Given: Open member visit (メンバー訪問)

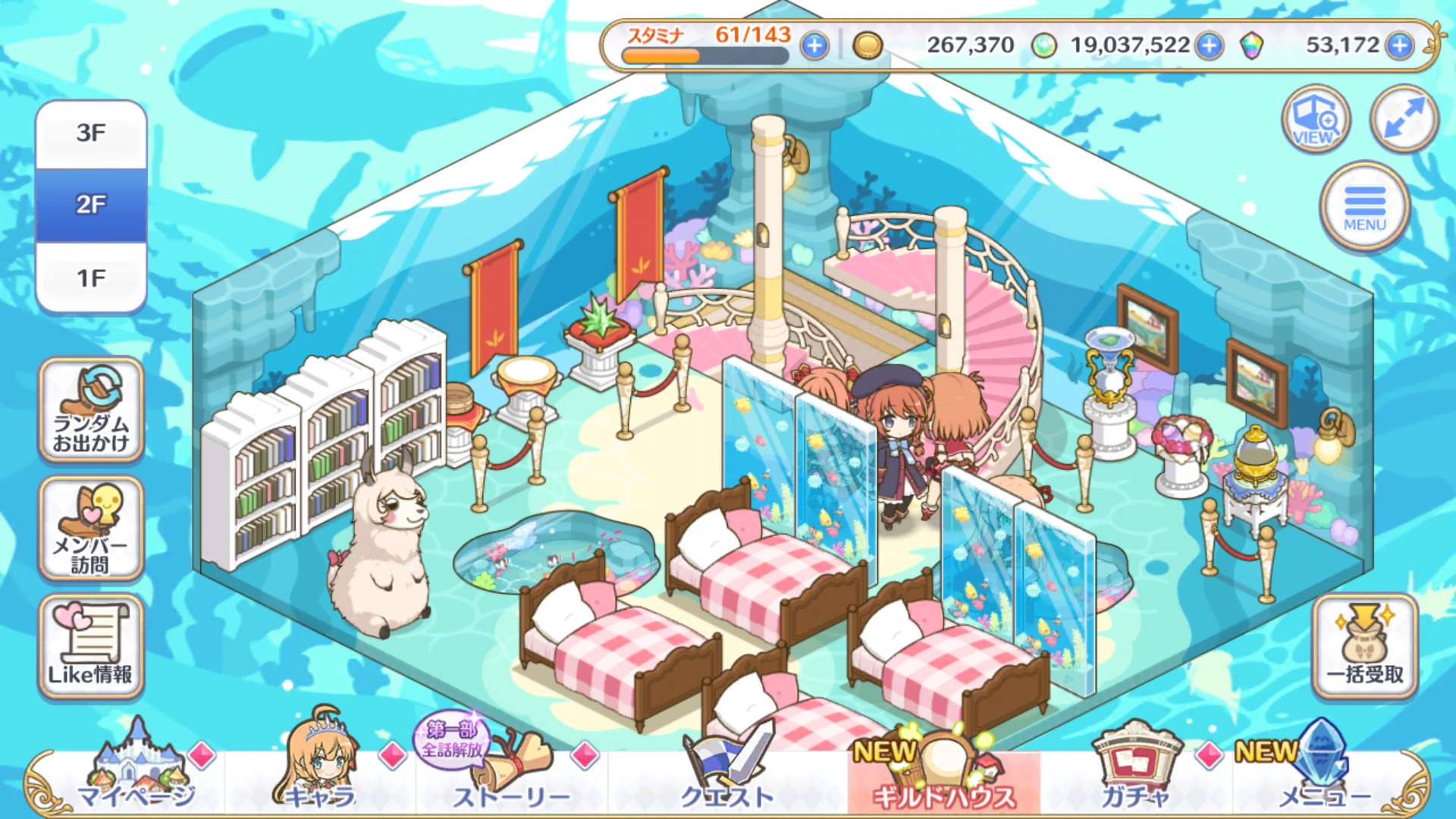Looking at the screenshot, I should pyautogui.click(x=91, y=529).
